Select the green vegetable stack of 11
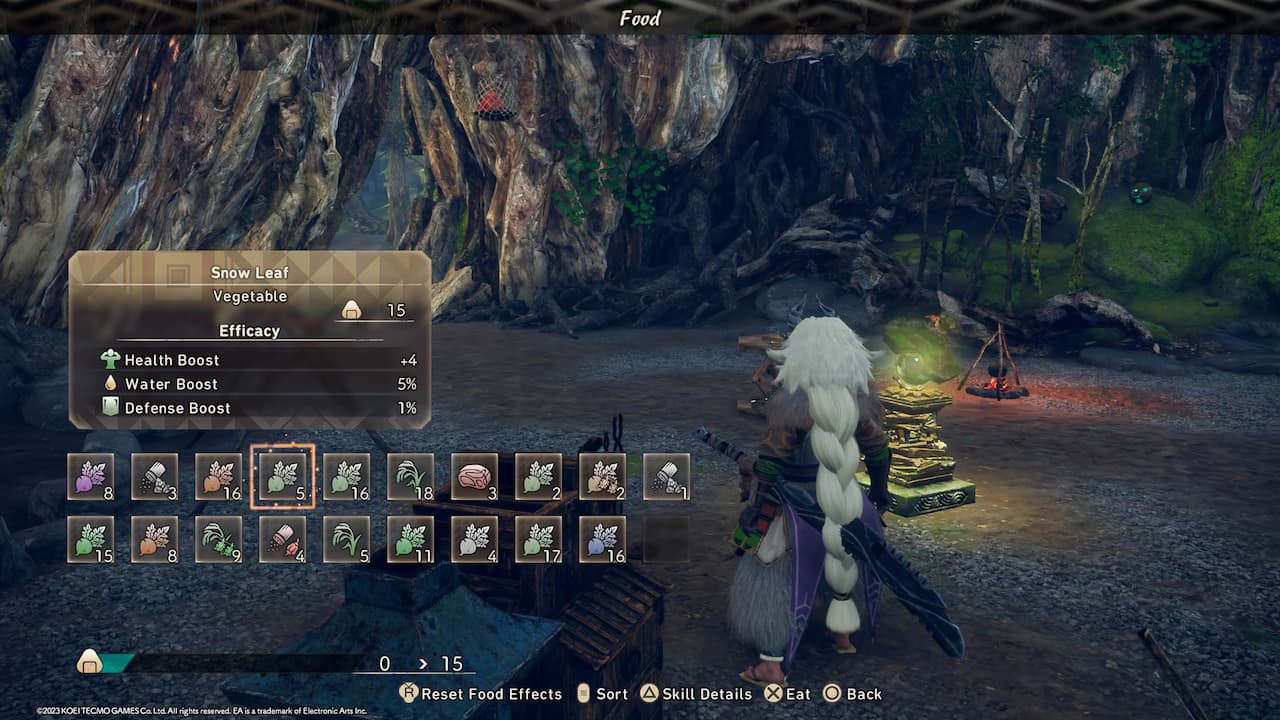1280x720 pixels. click(x=411, y=539)
